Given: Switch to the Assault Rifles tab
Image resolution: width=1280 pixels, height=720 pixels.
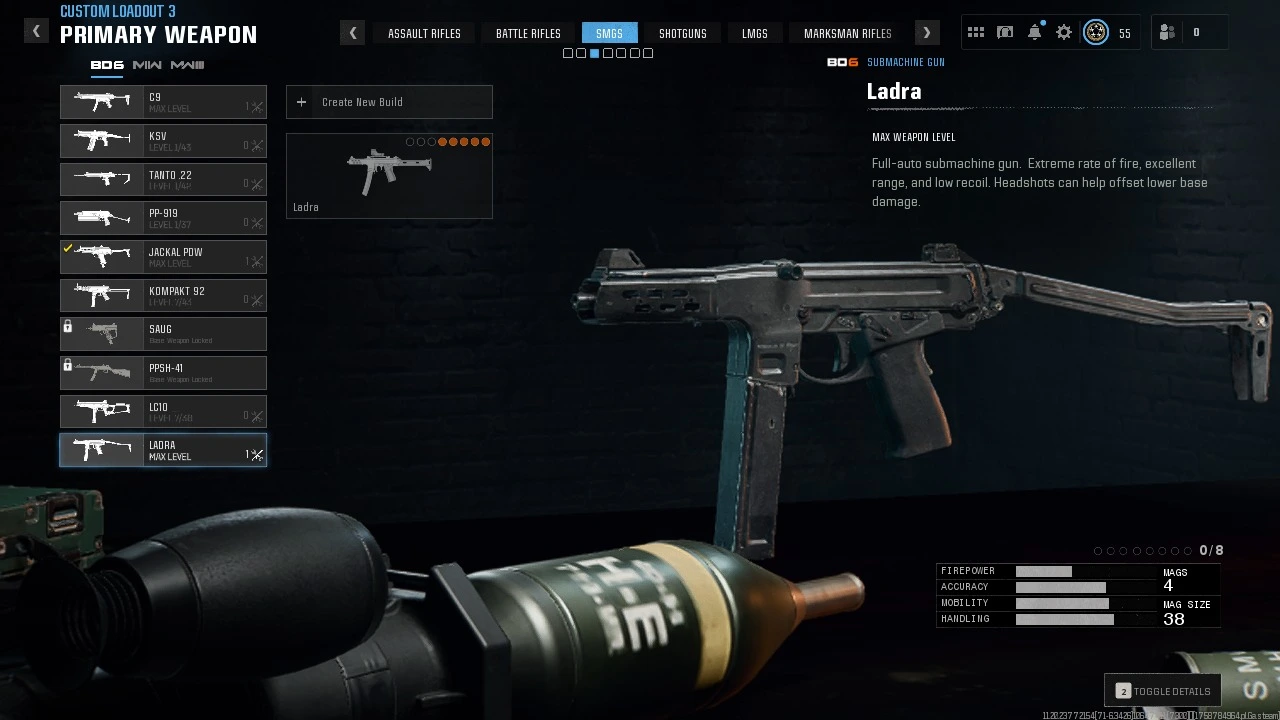Looking at the screenshot, I should pyautogui.click(x=424, y=33).
